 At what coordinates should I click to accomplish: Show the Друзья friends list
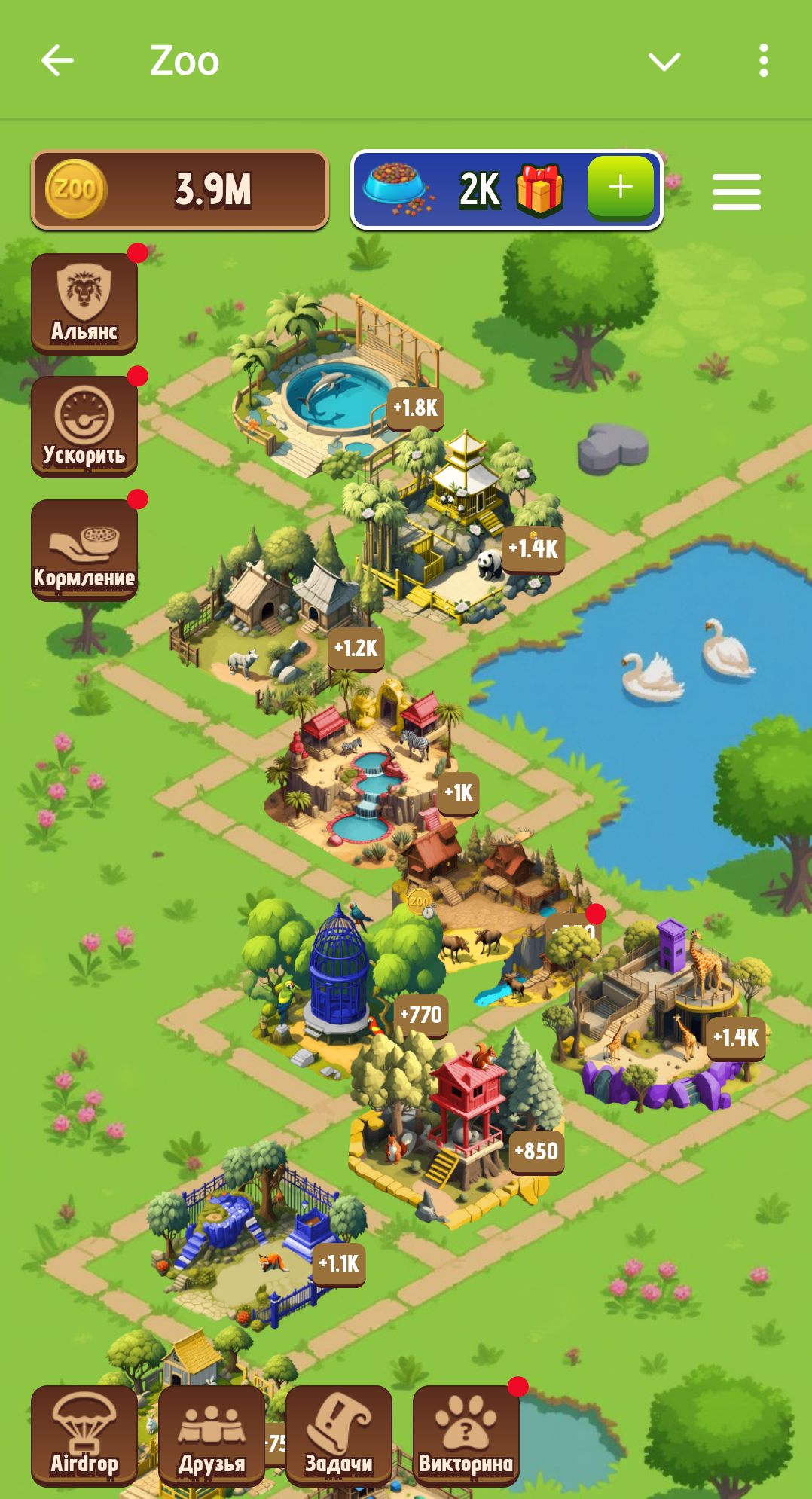(x=212, y=1435)
